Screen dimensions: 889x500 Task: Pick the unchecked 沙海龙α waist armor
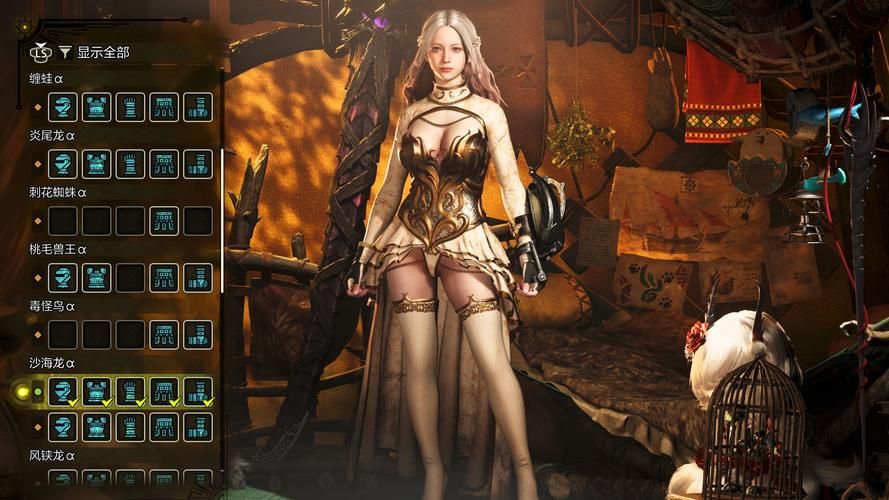pyautogui.click(x=164, y=428)
